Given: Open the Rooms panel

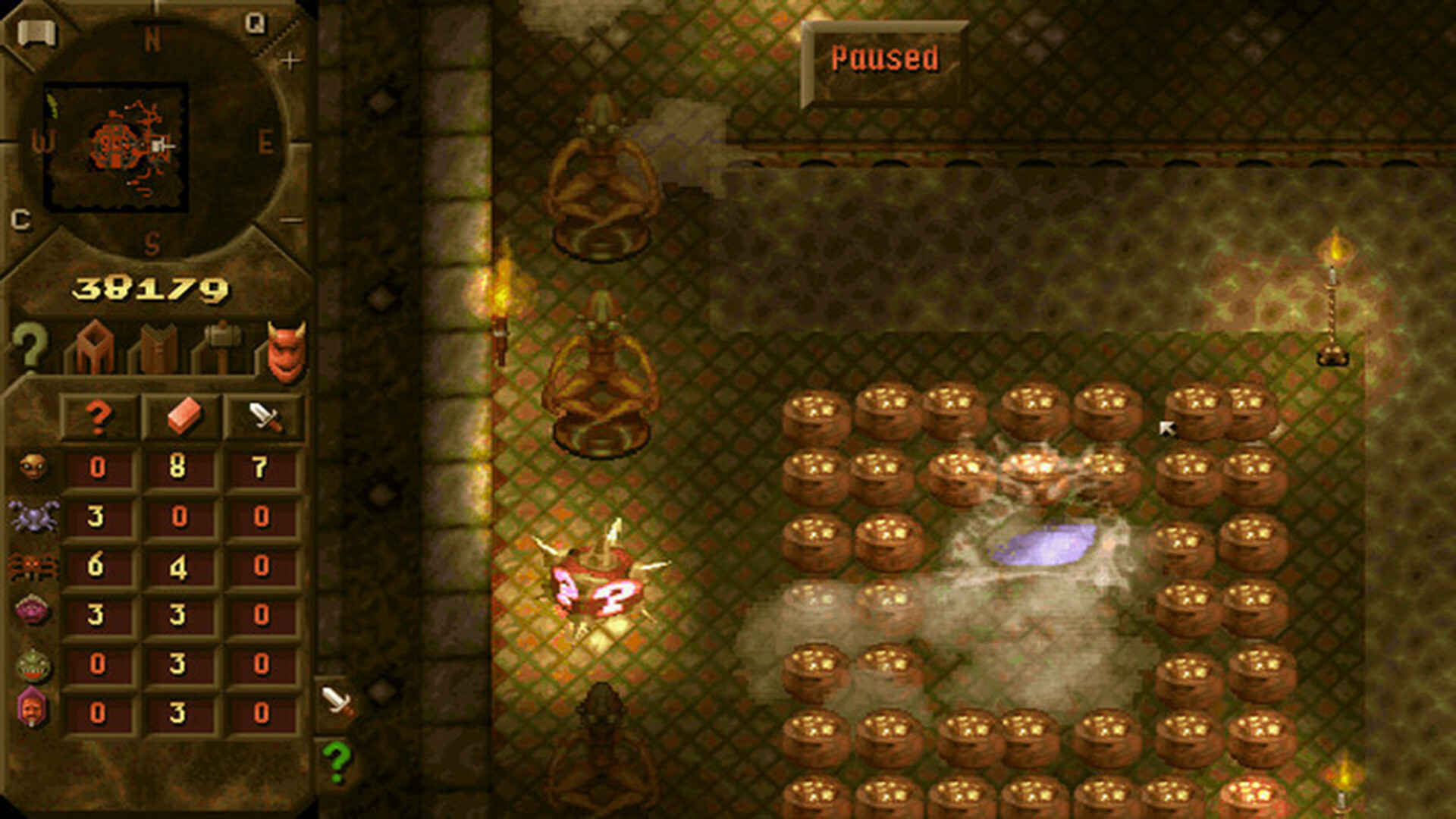Looking at the screenshot, I should click(97, 345).
